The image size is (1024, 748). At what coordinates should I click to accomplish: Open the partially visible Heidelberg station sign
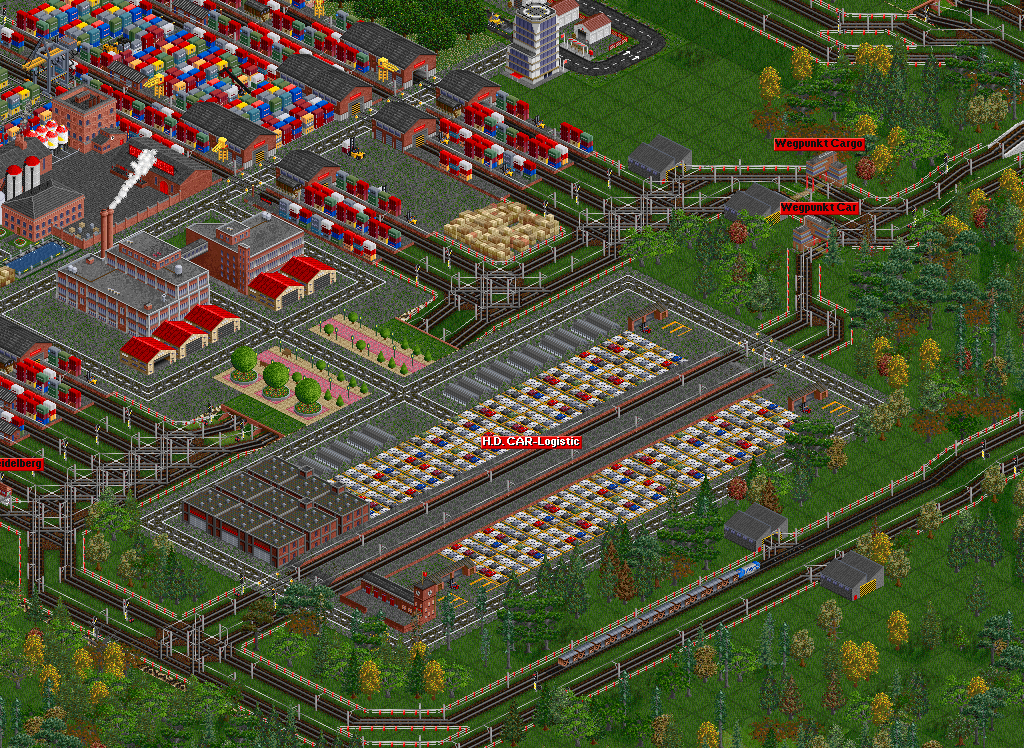click(20, 465)
